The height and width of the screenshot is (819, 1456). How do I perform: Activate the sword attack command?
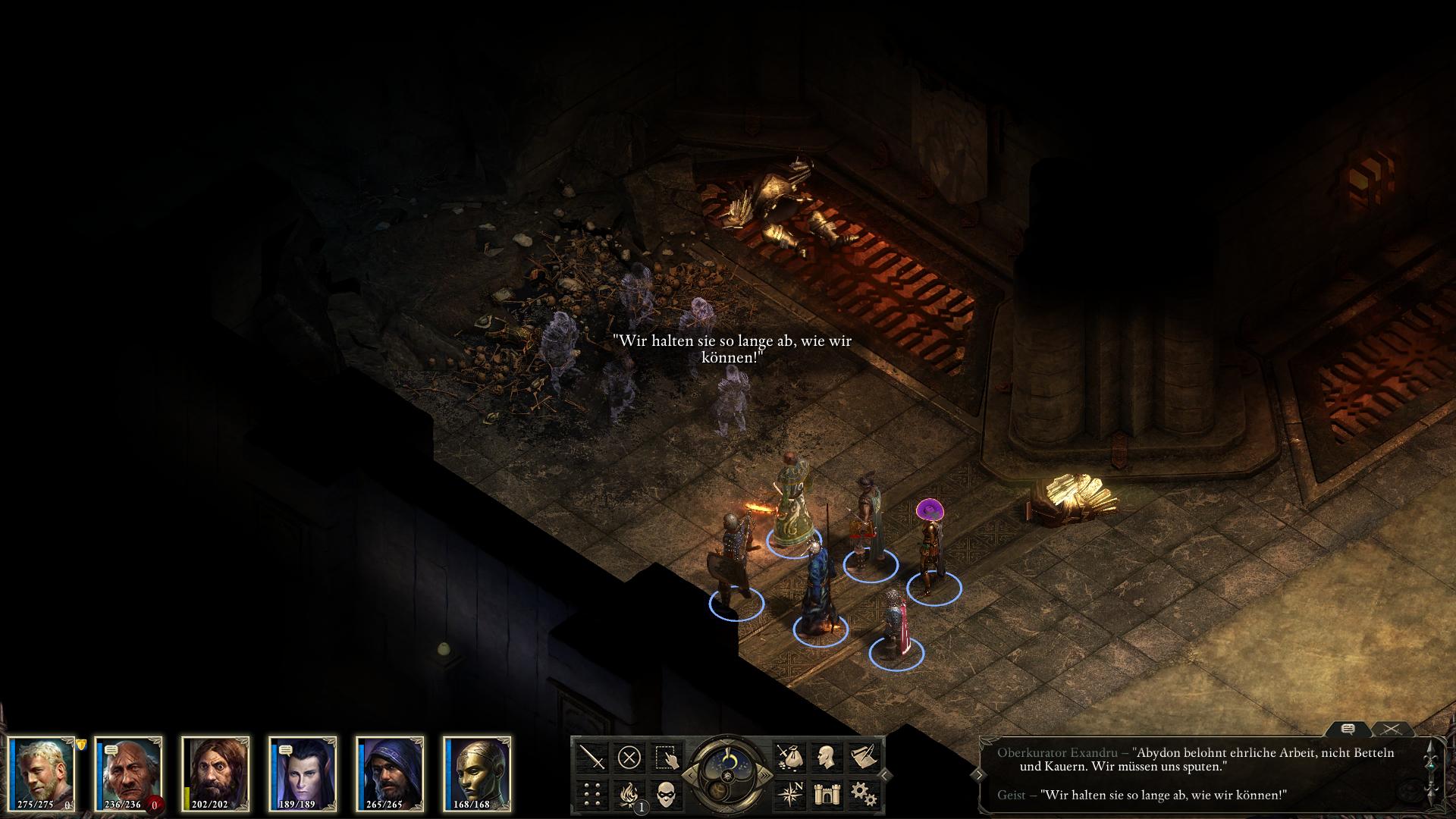[592, 757]
